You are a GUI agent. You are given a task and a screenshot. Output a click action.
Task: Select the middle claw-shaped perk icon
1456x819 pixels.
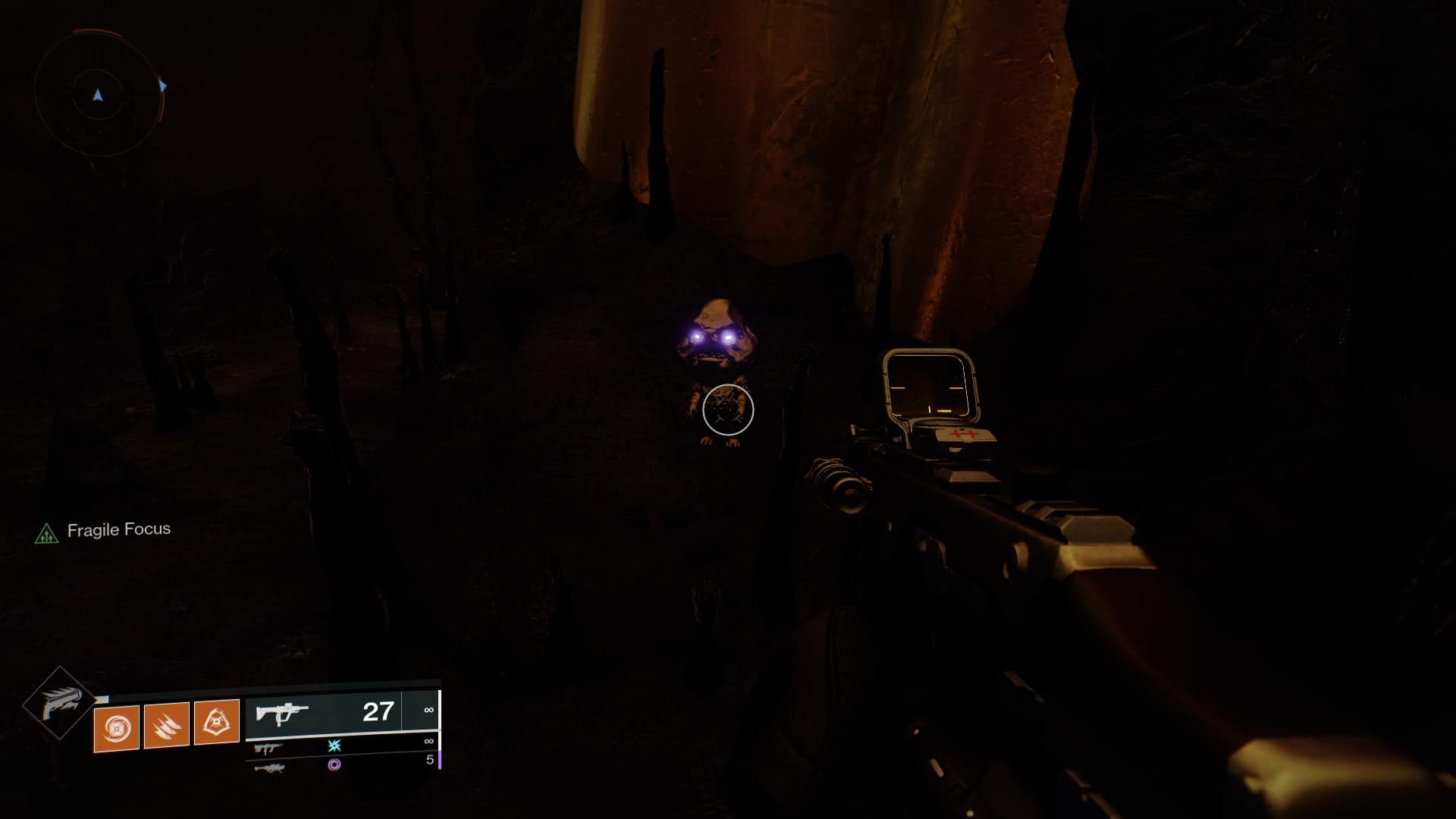click(166, 726)
